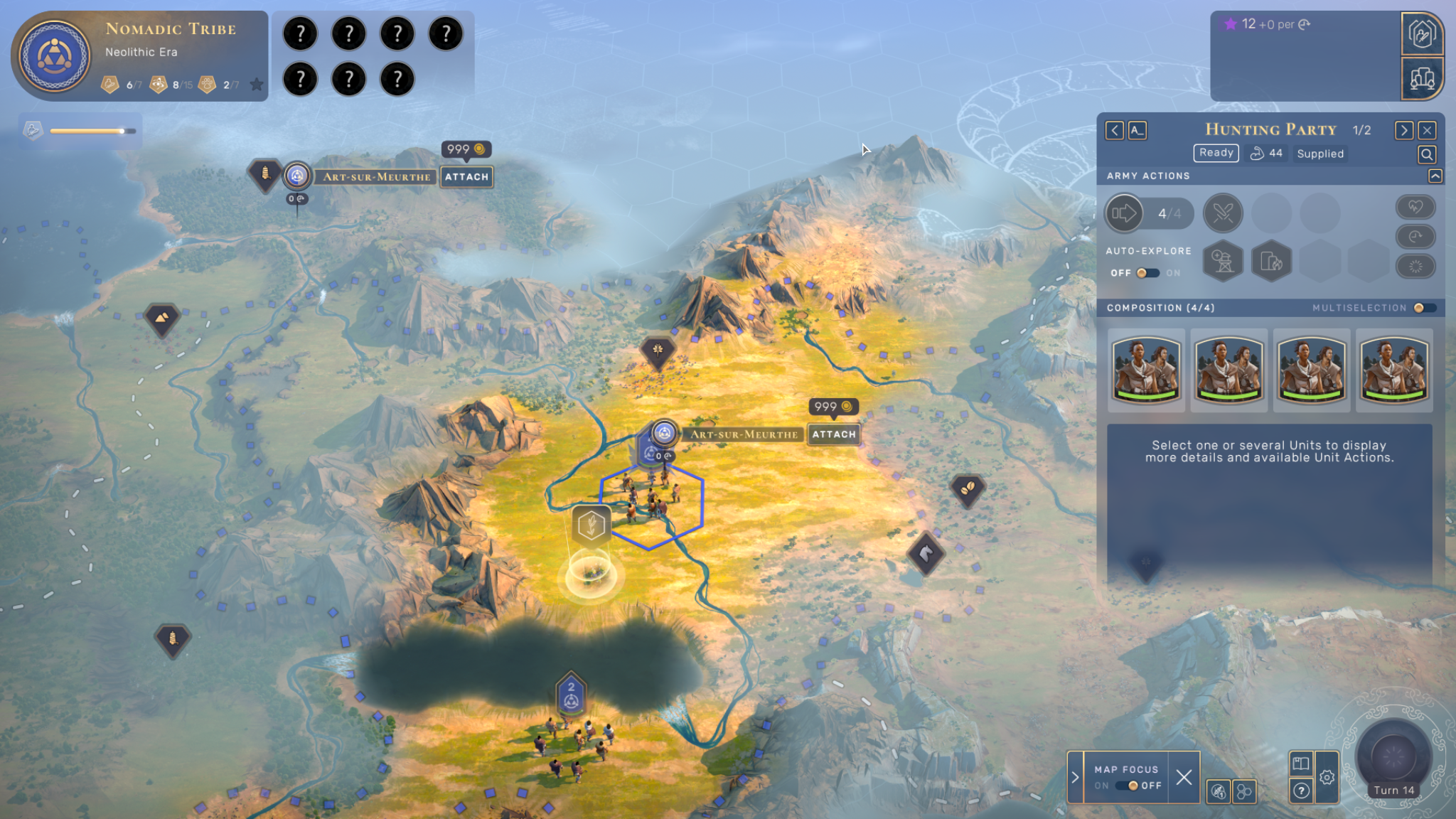Open the Nomadic Tribe emblem panel
1456x819 pixels.
[x=54, y=56]
